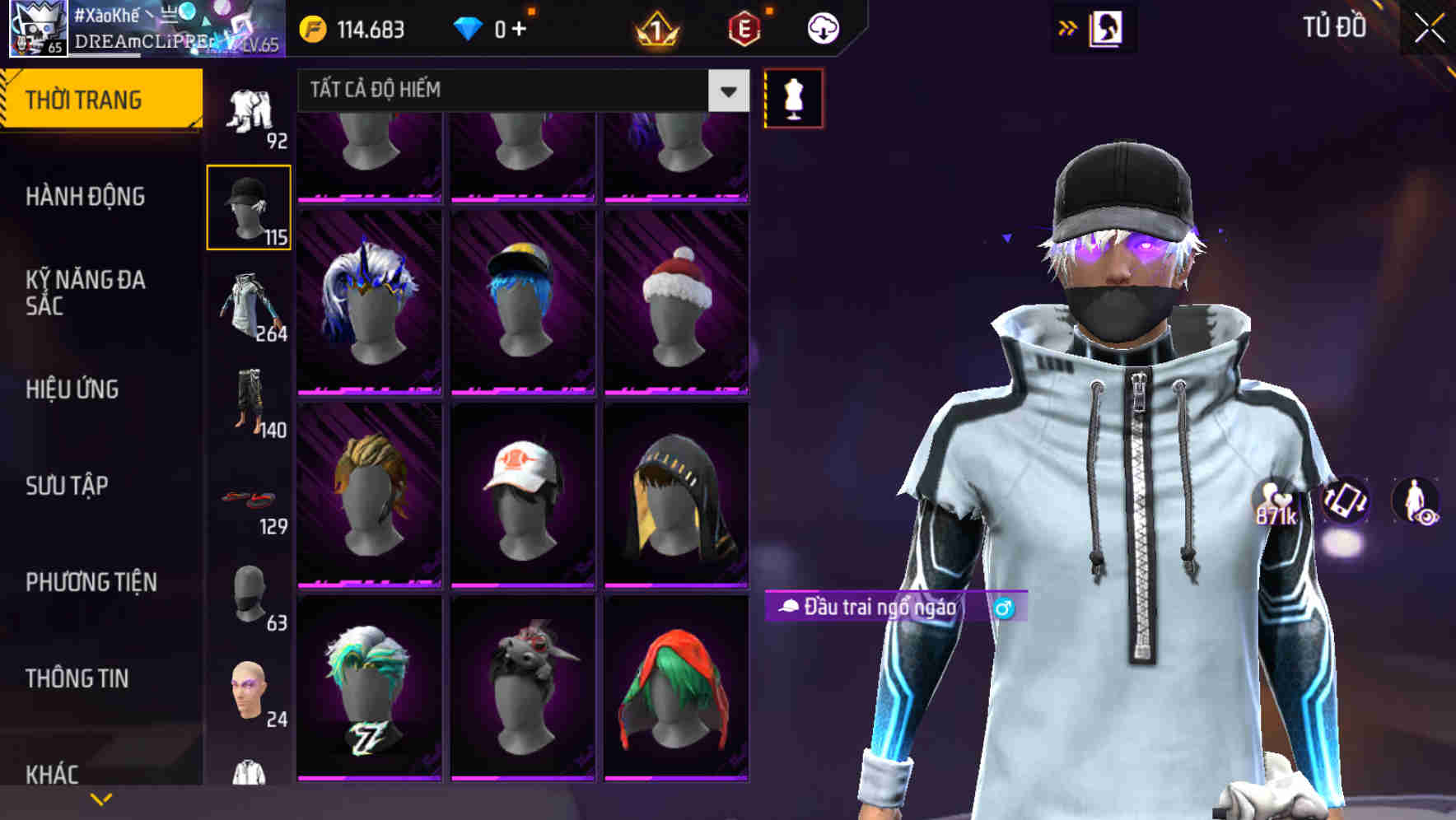Open the cloud download icon
Image resolution: width=1456 pixels, height=820 pixels.
point(823,27)
